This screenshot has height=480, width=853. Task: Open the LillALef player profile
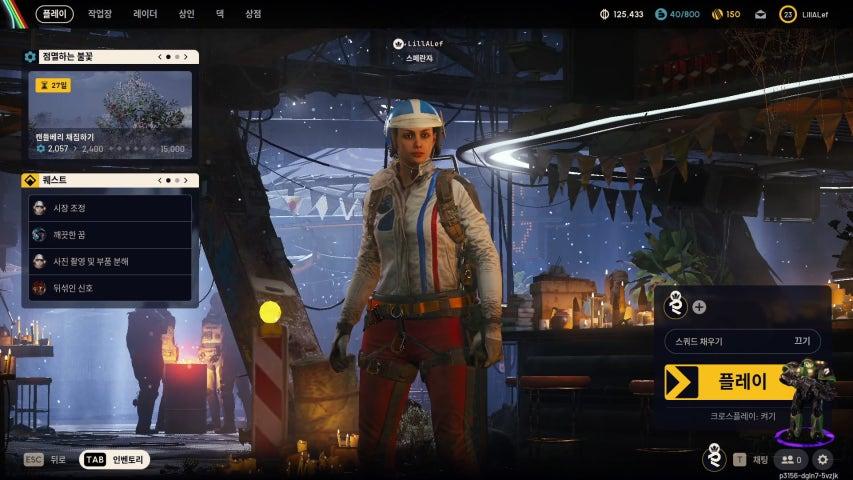[806, 14]
